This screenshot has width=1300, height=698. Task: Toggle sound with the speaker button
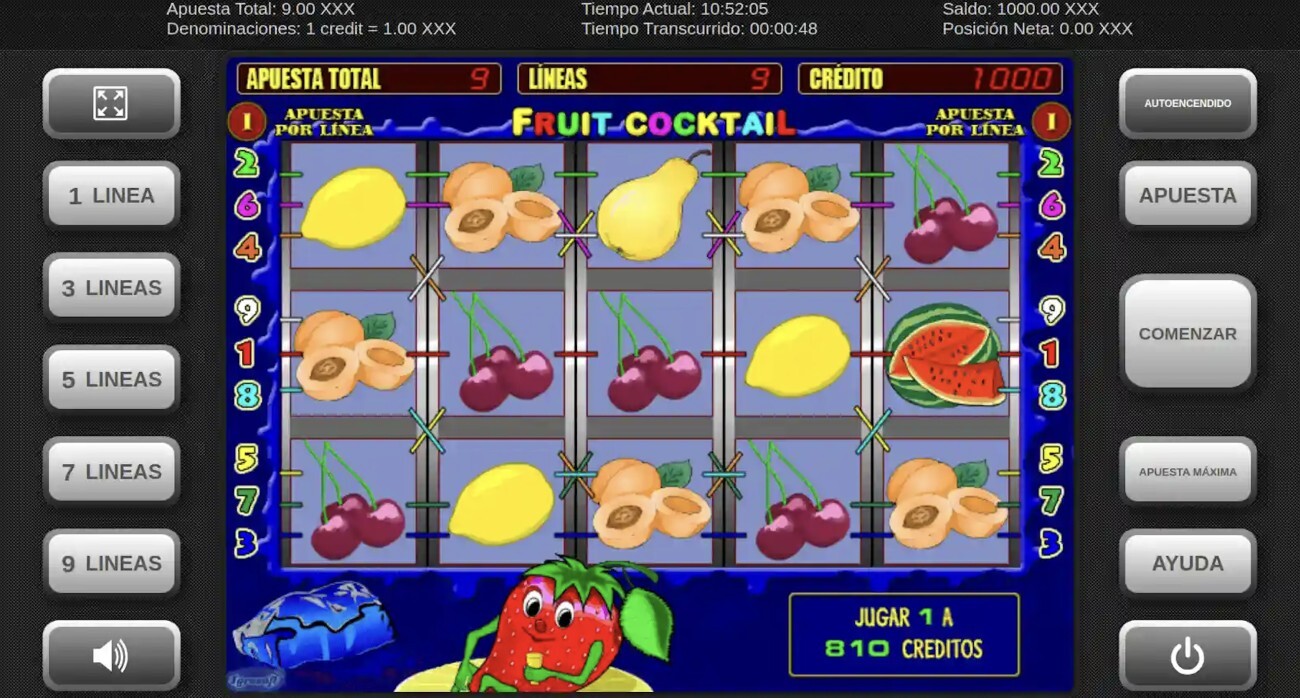click(x=111, y=656)
